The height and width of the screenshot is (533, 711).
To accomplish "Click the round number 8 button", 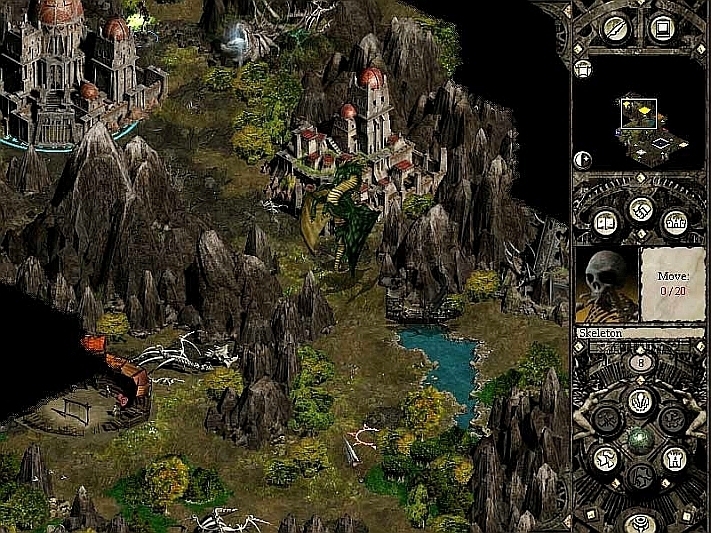I will 640,364.
